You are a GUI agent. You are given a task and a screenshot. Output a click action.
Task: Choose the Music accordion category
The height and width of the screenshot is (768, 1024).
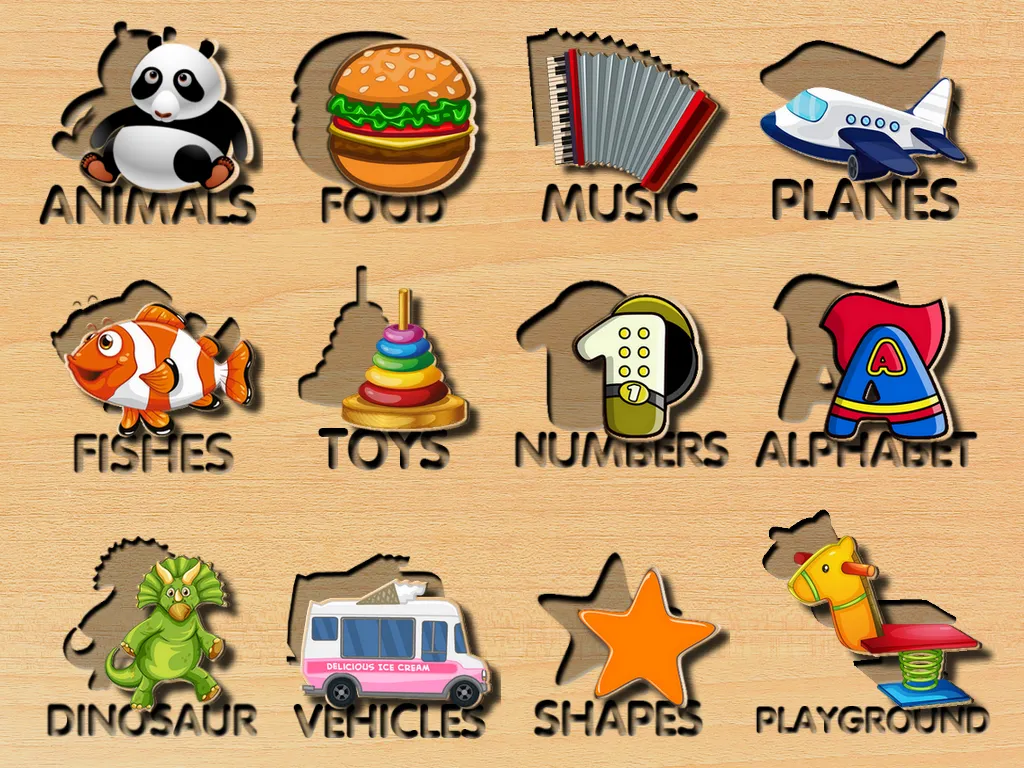(x=628, y=116)
